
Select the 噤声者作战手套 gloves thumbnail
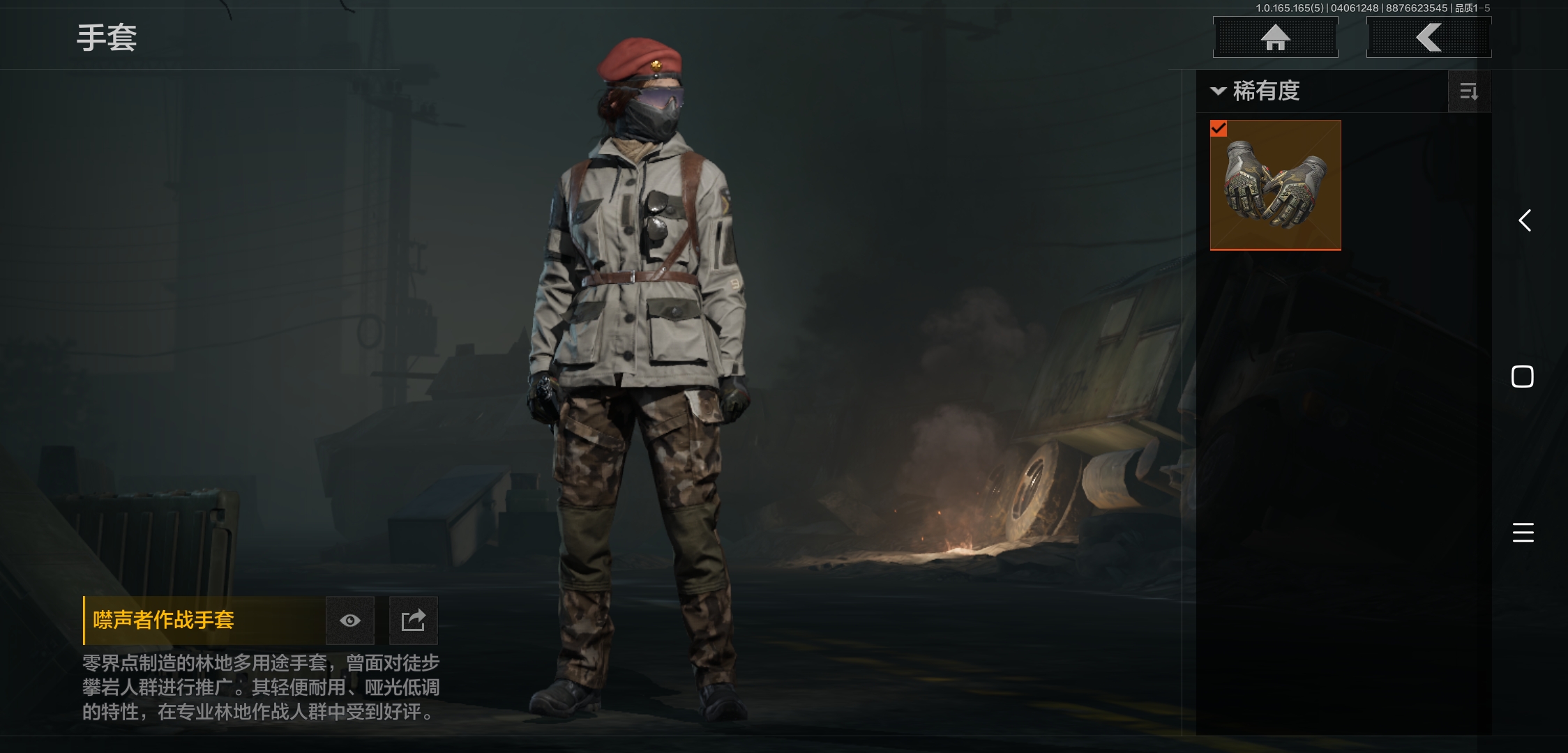[1275, 185]
